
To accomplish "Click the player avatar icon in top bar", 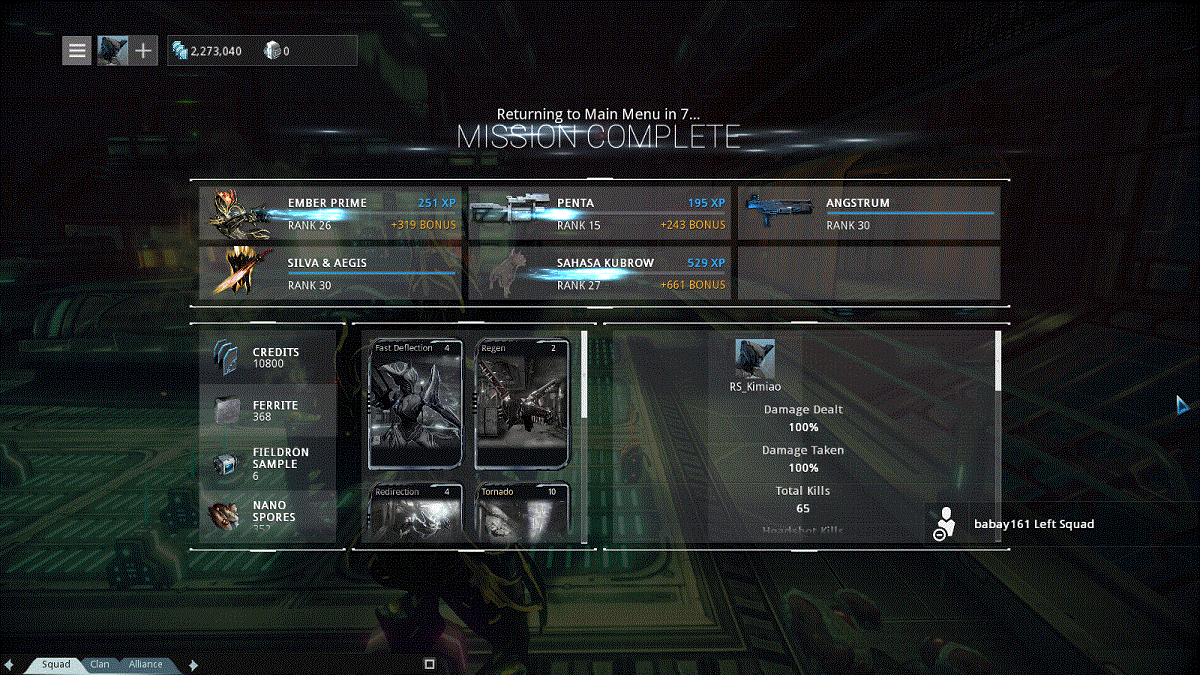I will click(111, 50).
